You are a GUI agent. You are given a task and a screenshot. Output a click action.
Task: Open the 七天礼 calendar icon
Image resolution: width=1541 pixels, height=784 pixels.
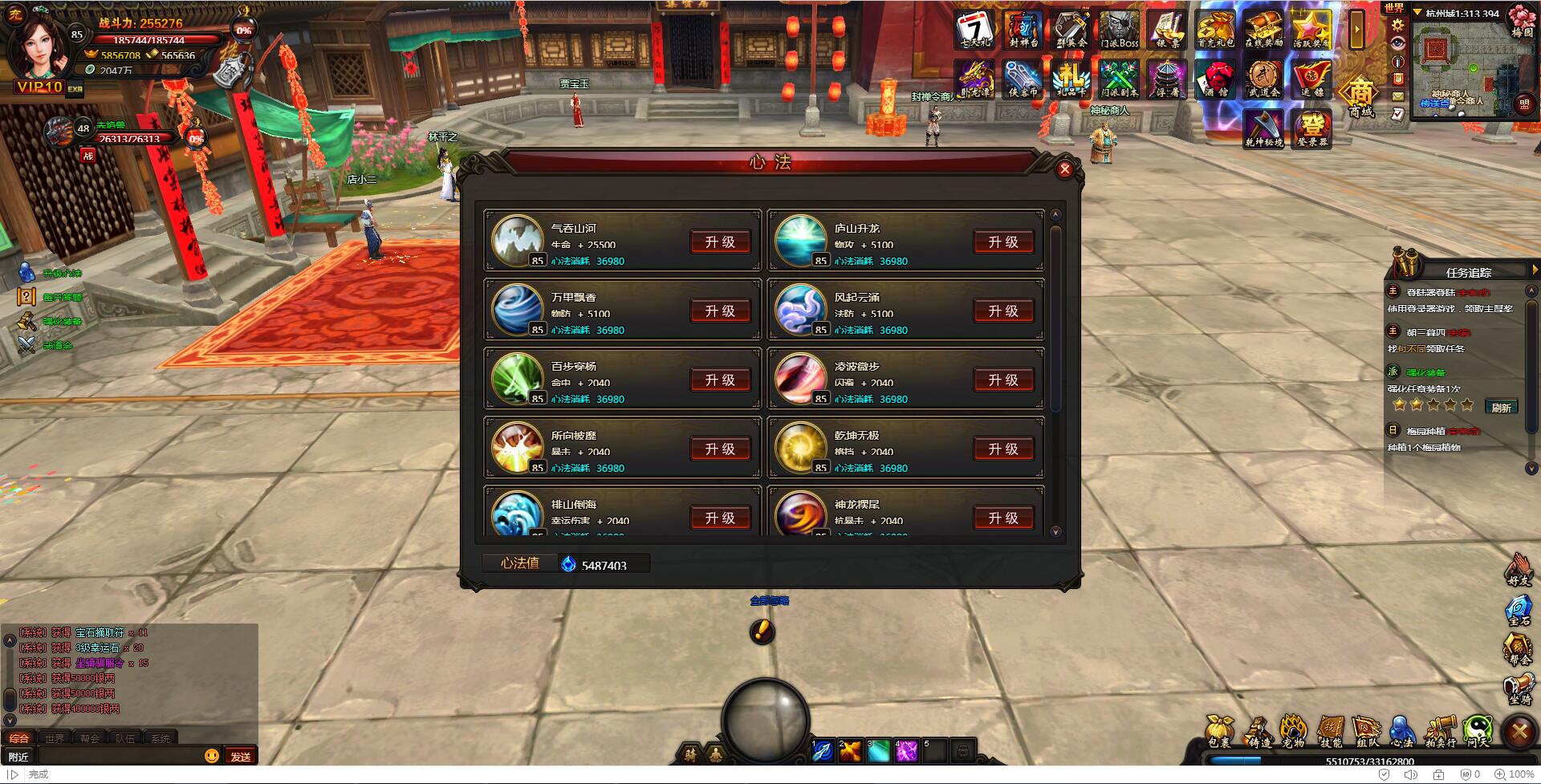coord(974,30)
